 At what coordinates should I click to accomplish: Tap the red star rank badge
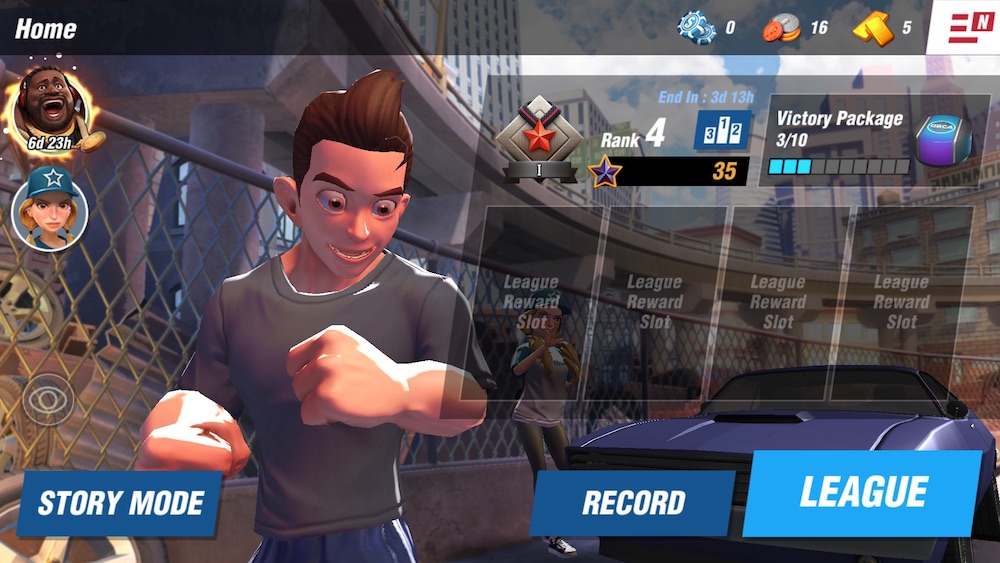(x=540, y=137)
